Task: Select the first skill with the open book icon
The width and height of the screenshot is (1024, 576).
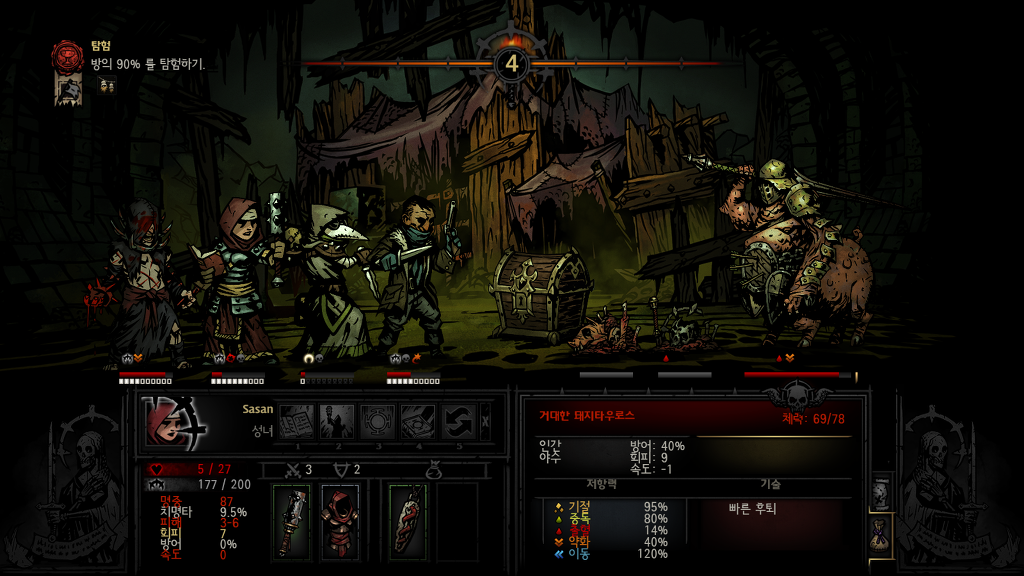Action: click(296, 422)
